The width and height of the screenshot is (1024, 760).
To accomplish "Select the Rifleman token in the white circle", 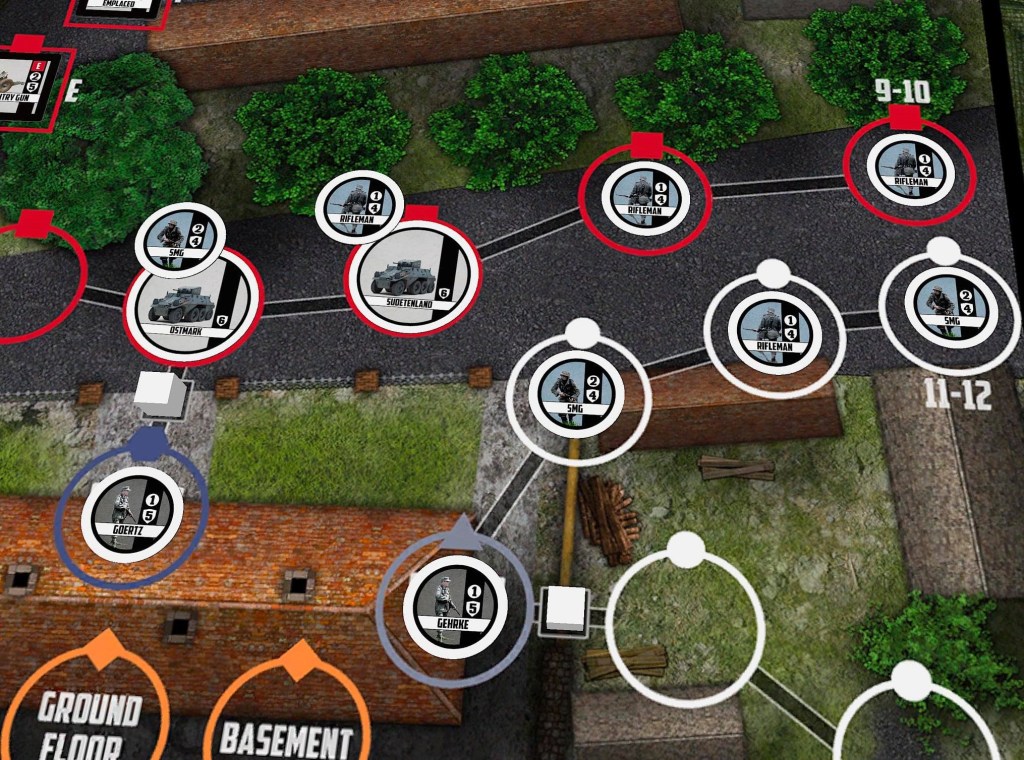I will click(x=774, y=330).
